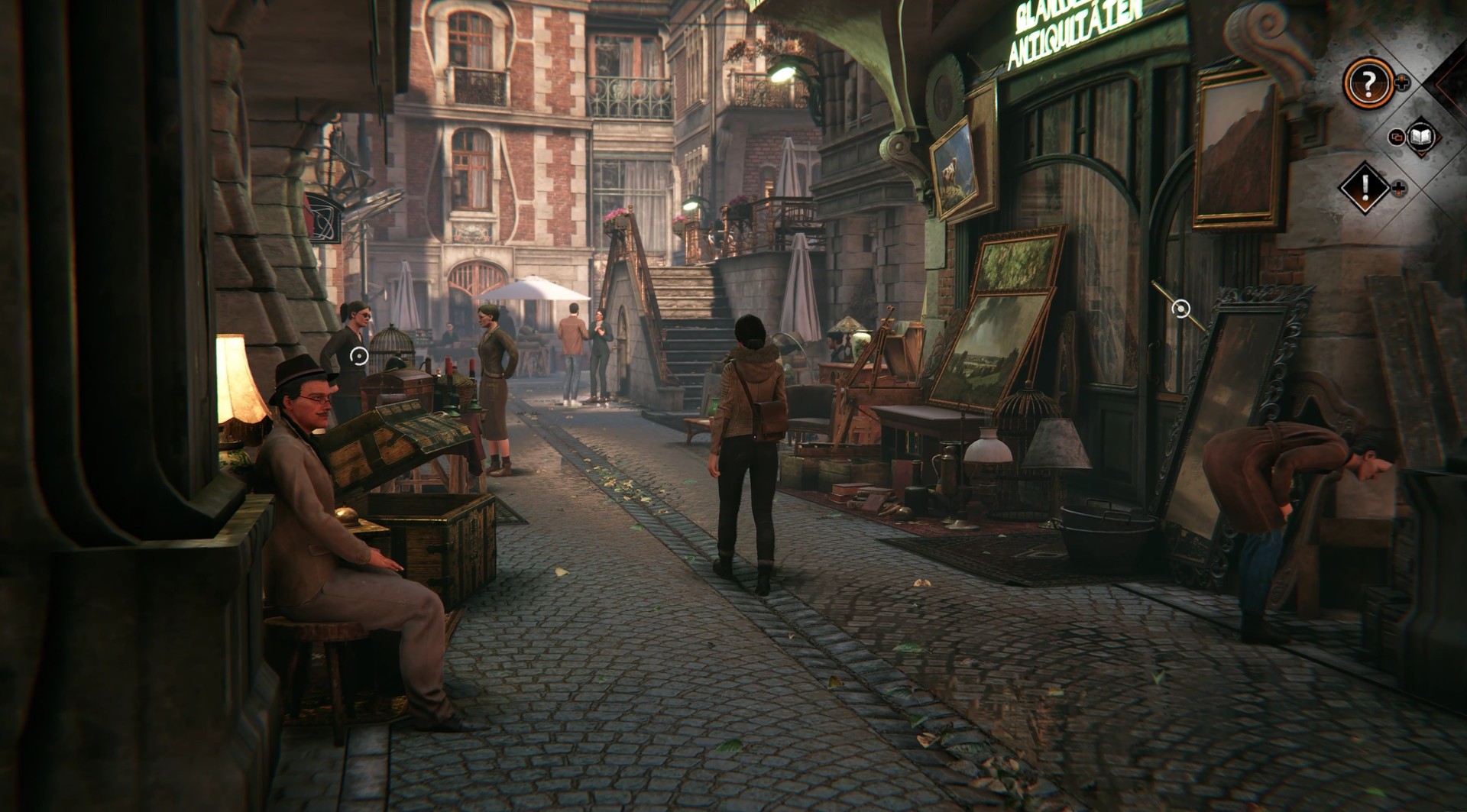The image size is (1467, 812).
Task: Click the exclamation alert diamond icon
Action: point(1364,187)
